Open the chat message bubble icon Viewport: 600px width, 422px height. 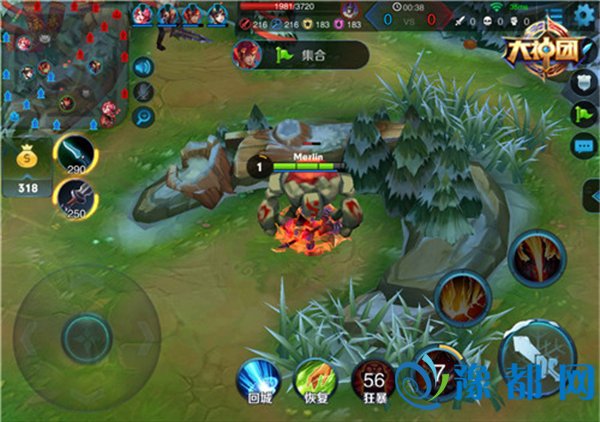click(x=583, y=147)
